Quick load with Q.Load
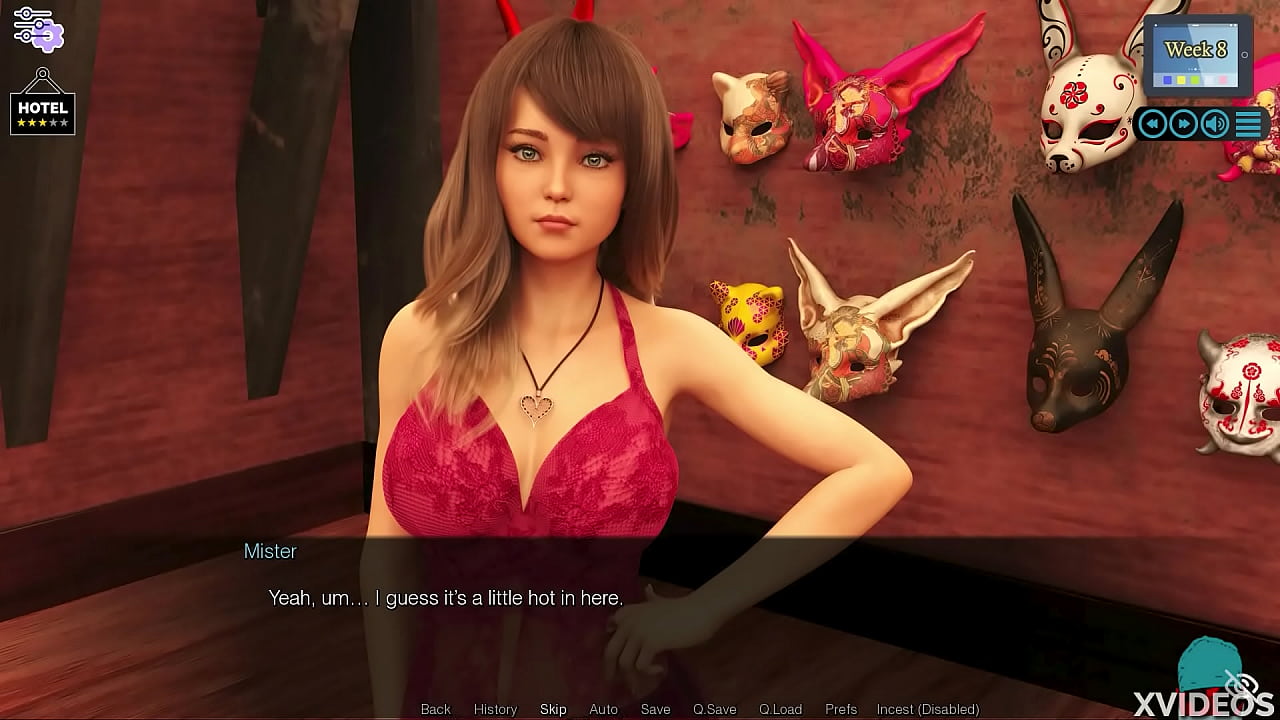The image size is (1280, 720). click(x=780, y=709)
